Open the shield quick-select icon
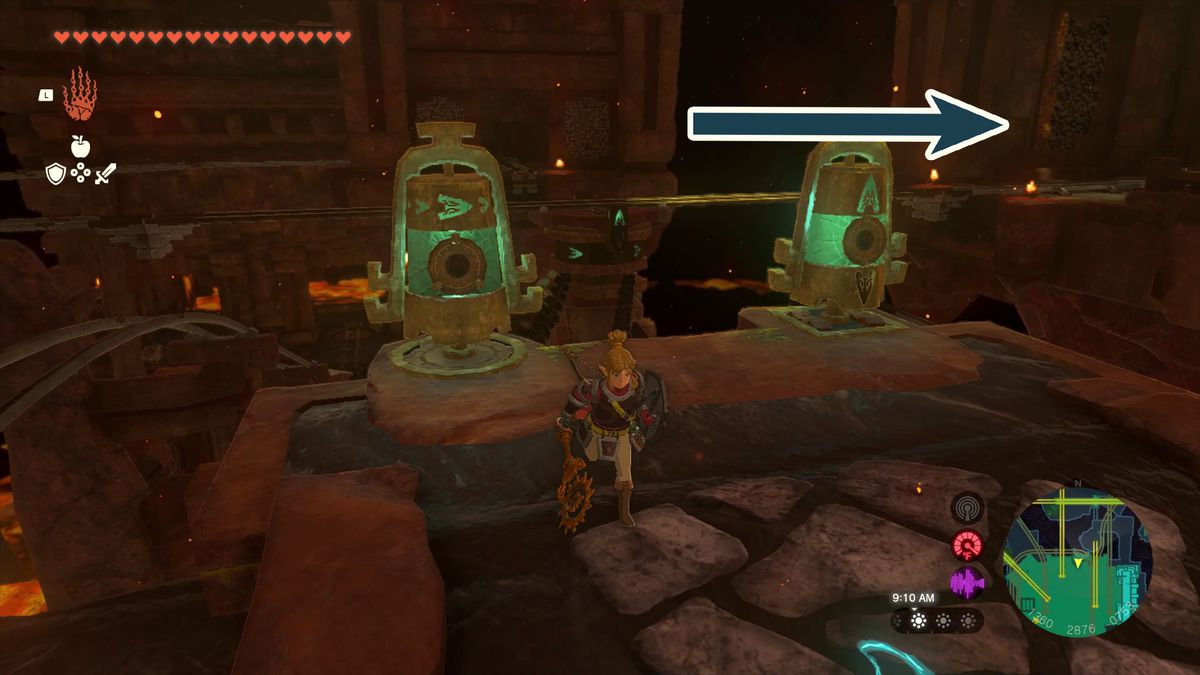The width and height of the screenshot is (1200, 675). tap(56, 173)
